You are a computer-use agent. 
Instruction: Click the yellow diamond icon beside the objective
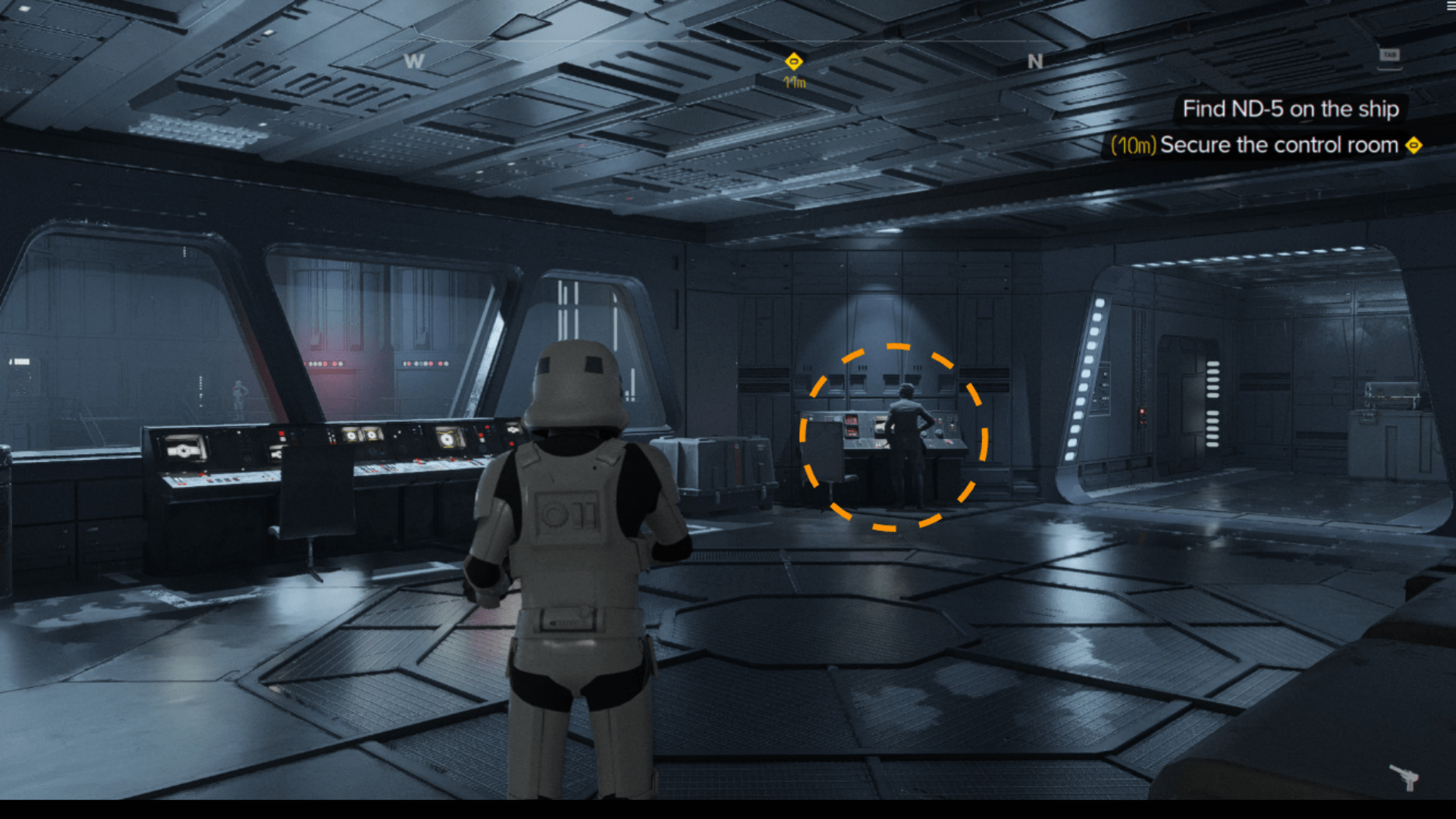point(1414,145)
